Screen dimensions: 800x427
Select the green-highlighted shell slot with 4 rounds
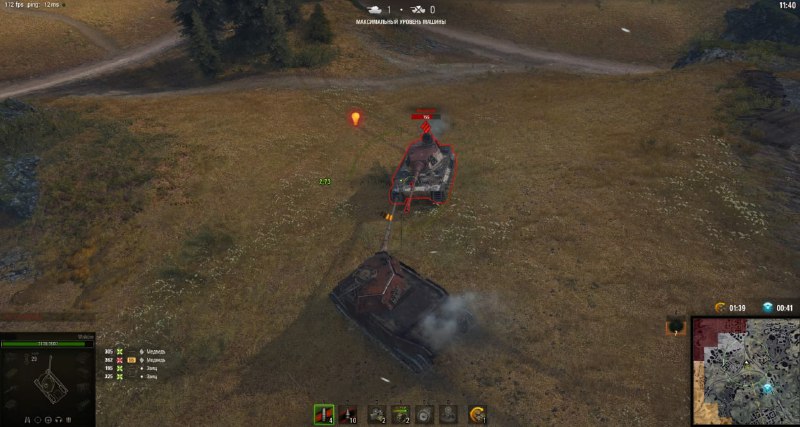pos(323,414)
